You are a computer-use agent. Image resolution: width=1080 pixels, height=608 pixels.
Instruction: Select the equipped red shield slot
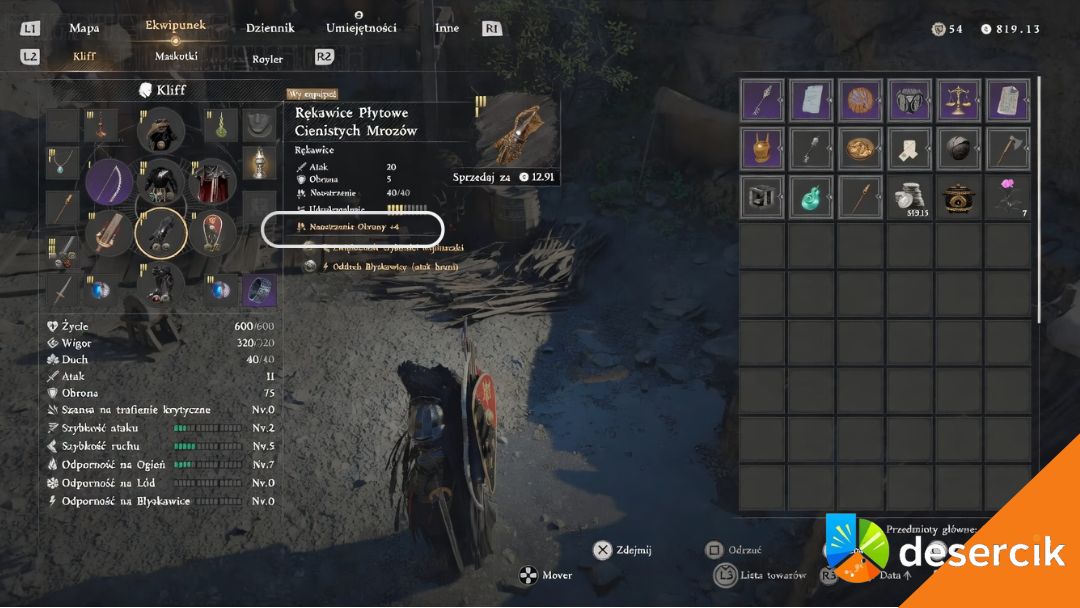211,233
